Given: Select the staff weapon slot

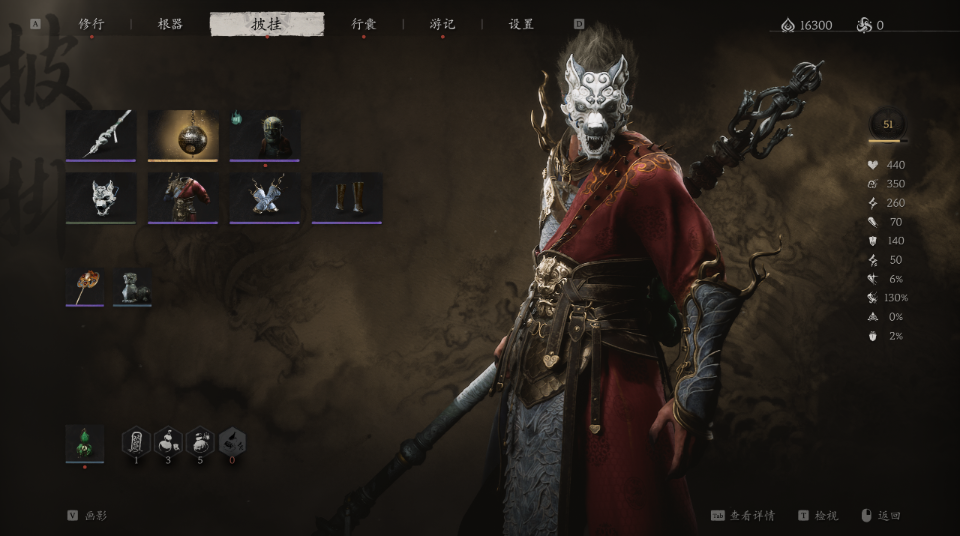Looking at the screenshot, I should pyautogui.click(x=100, y=134).
